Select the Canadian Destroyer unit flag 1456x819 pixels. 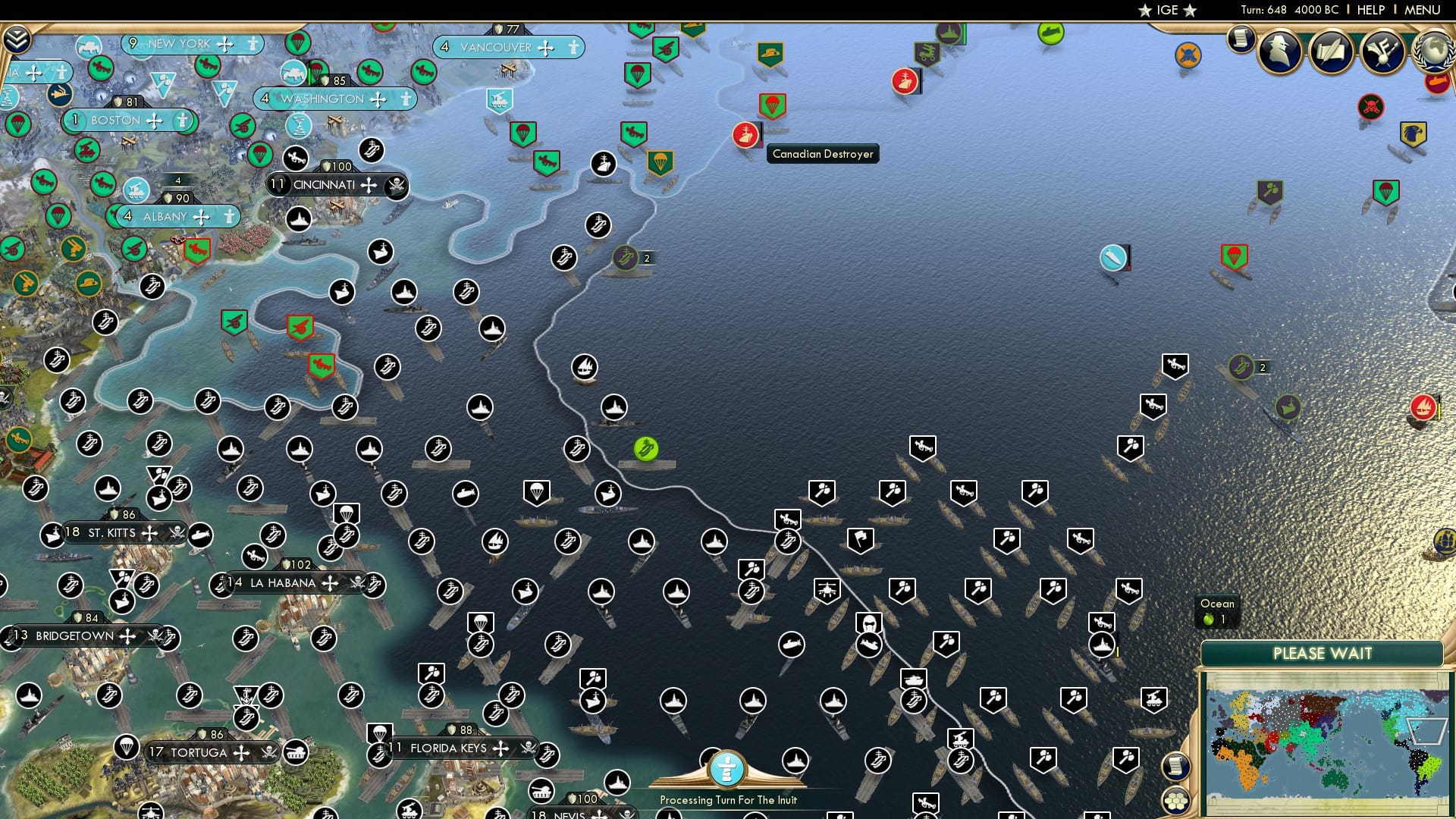[x=746, y=133]
